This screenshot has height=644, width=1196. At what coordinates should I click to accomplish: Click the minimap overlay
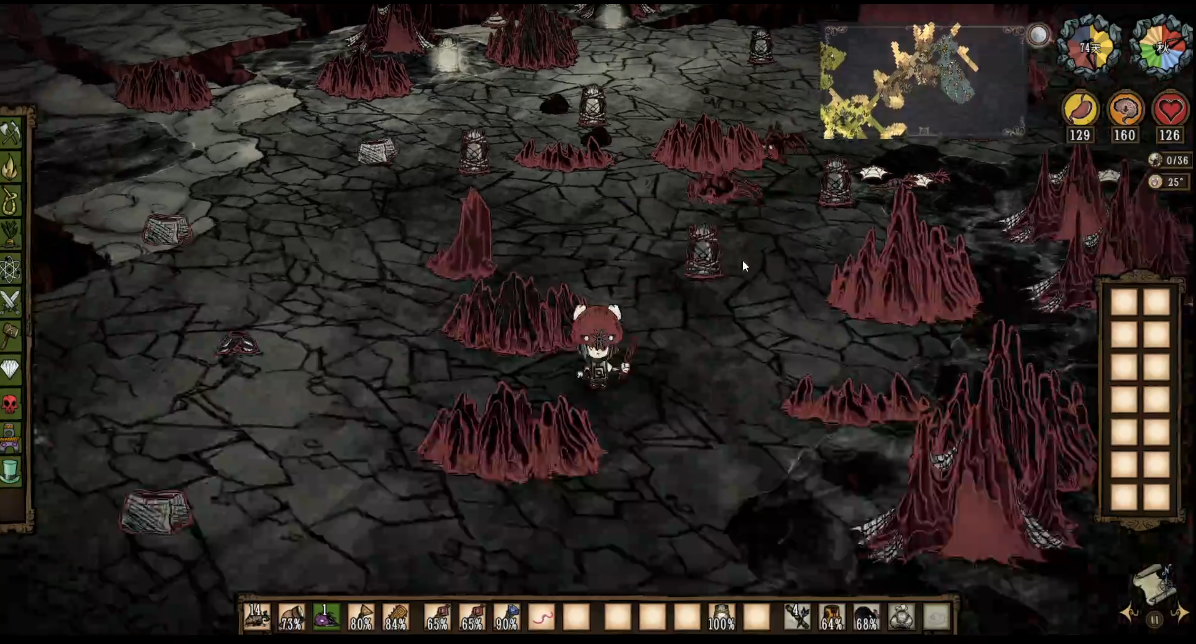[922, 82]
